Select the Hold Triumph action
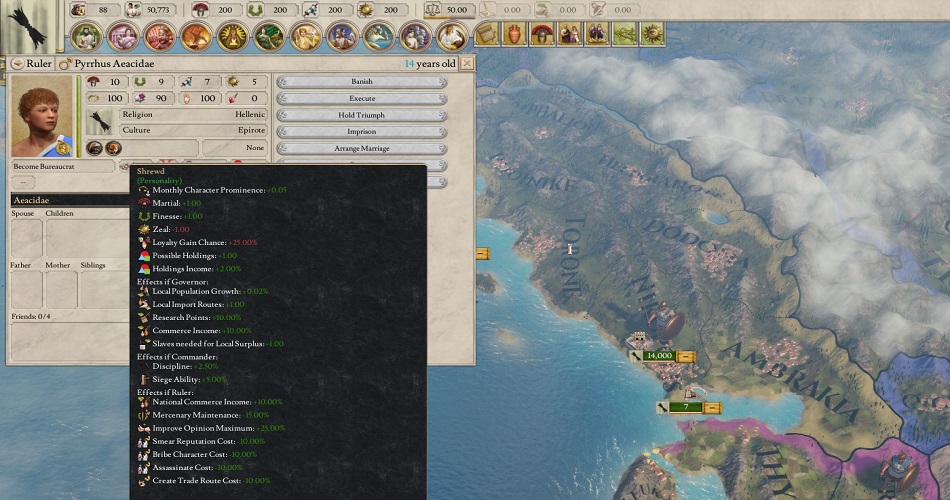950x500 pixels. click(x=361, y=115)
